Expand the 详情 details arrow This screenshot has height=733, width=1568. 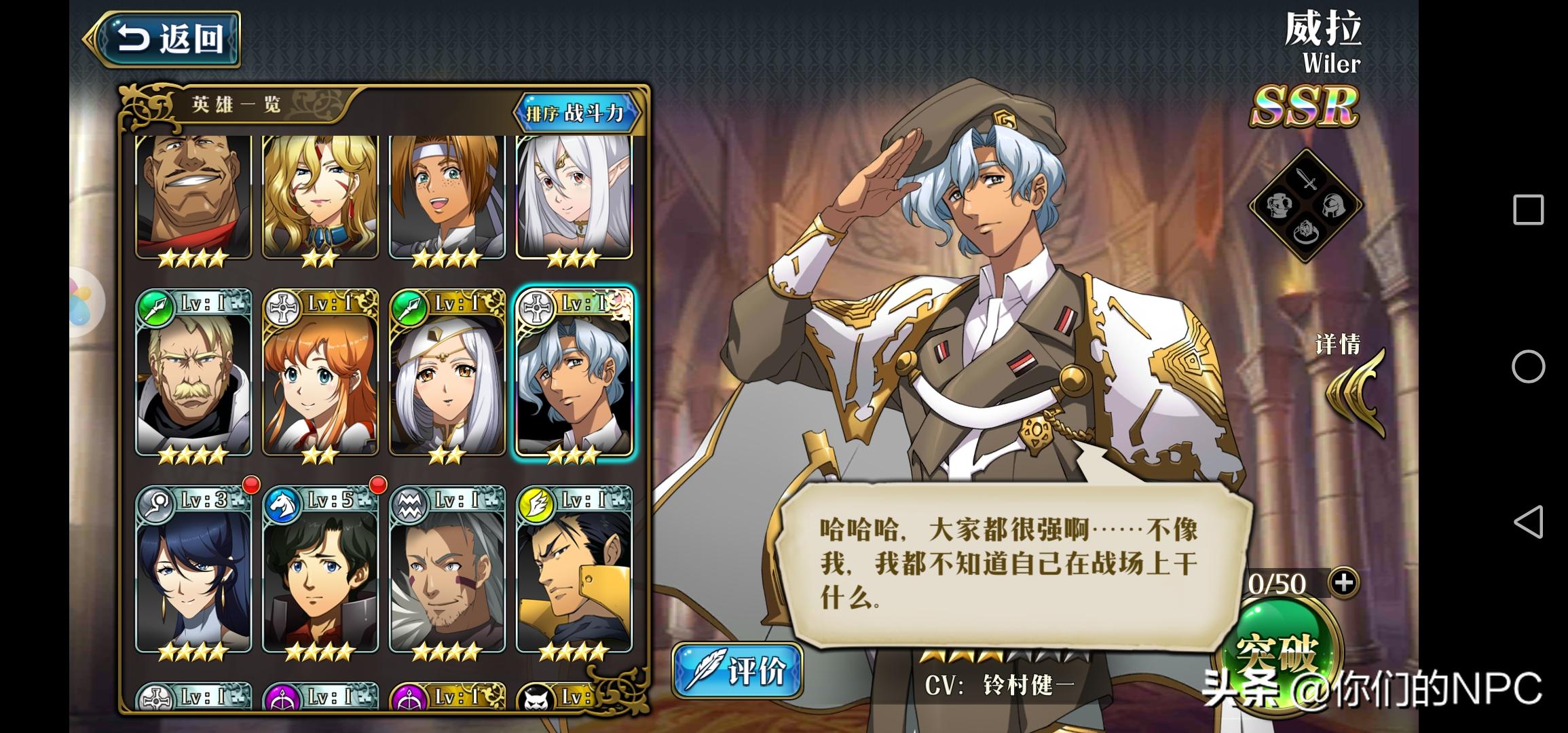1355,394
